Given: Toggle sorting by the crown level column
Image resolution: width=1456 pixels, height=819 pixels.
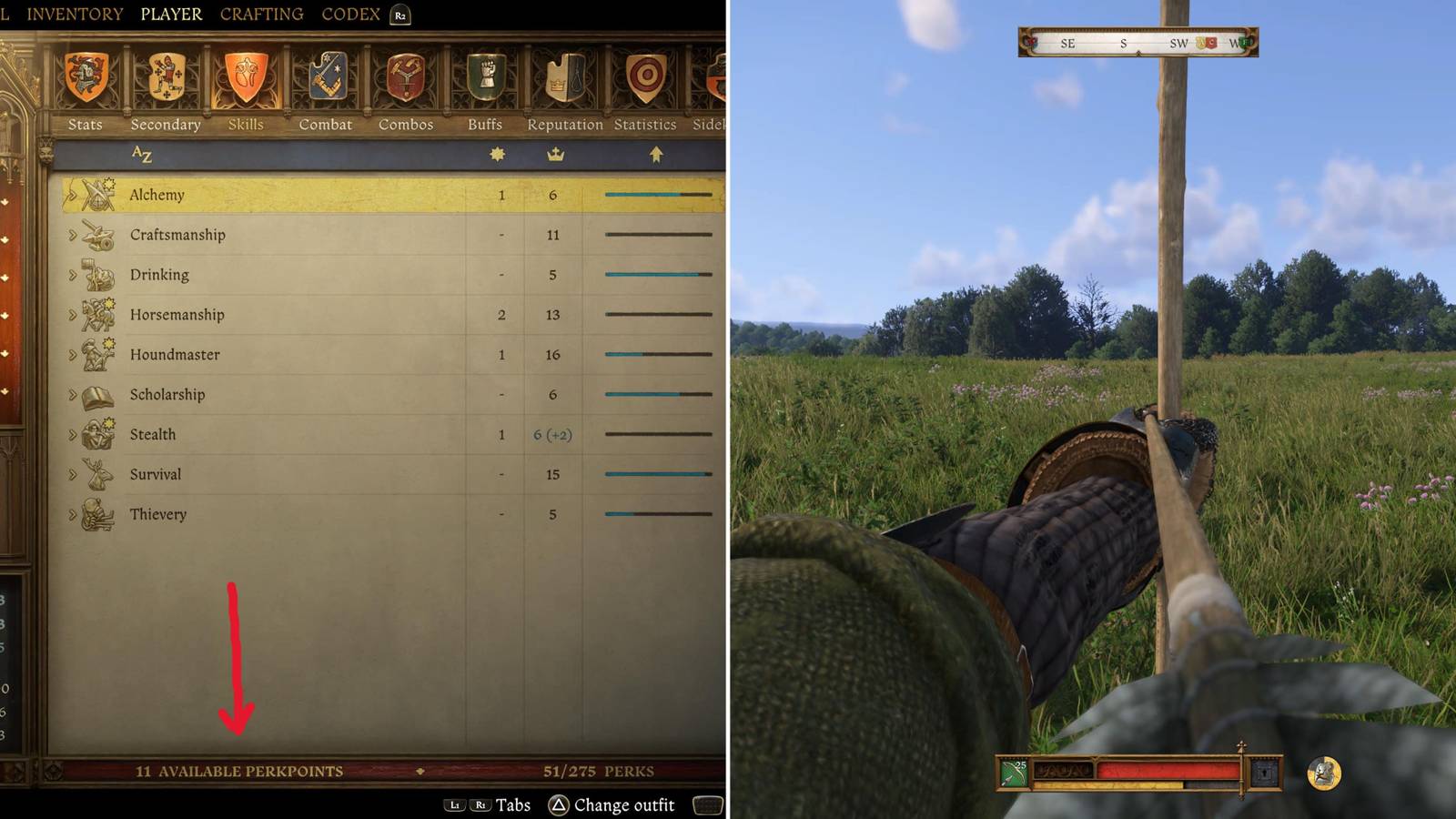Looking at the screenshot, I should 556,154.
